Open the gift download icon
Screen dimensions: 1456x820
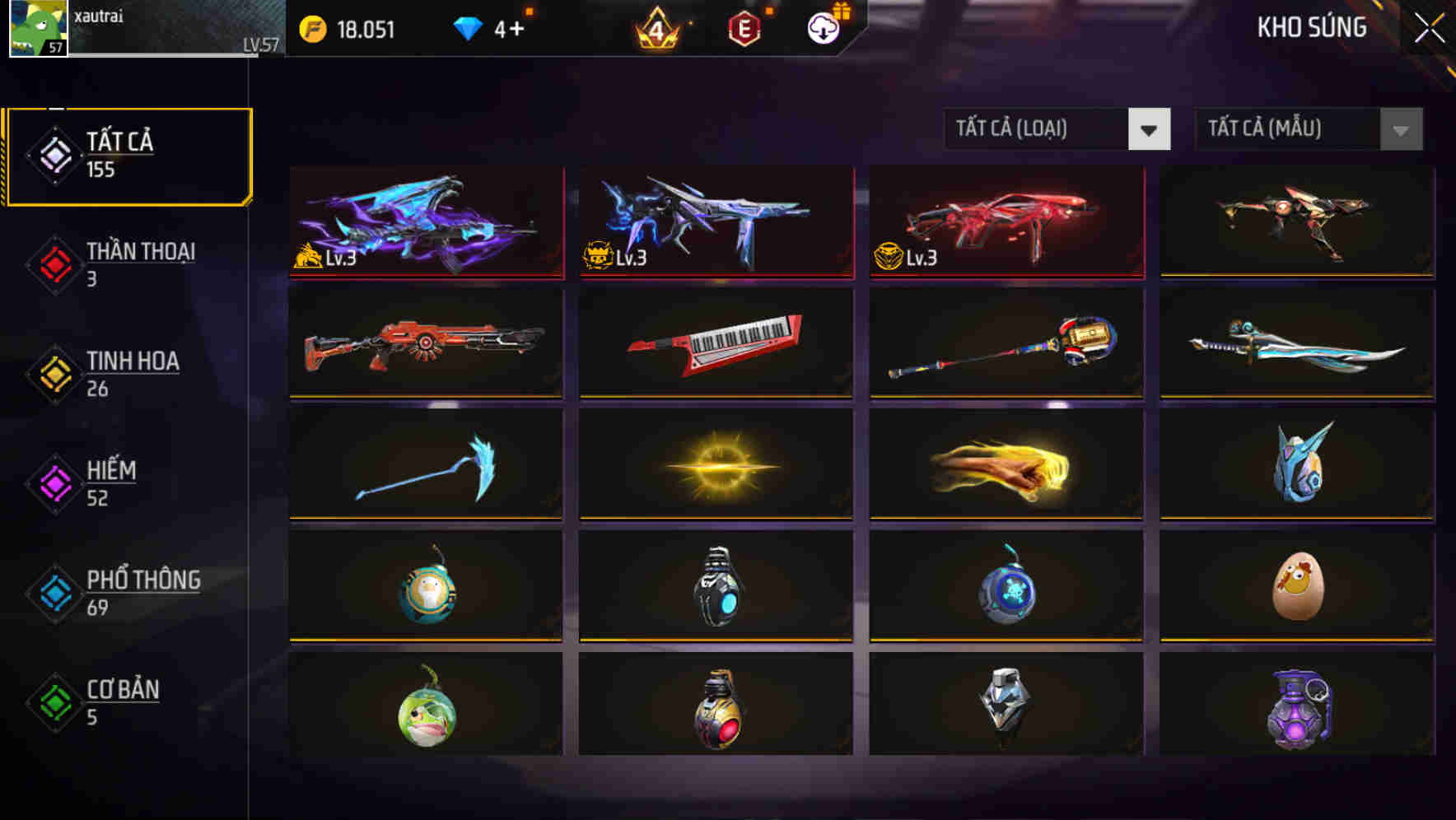point(823,27)
